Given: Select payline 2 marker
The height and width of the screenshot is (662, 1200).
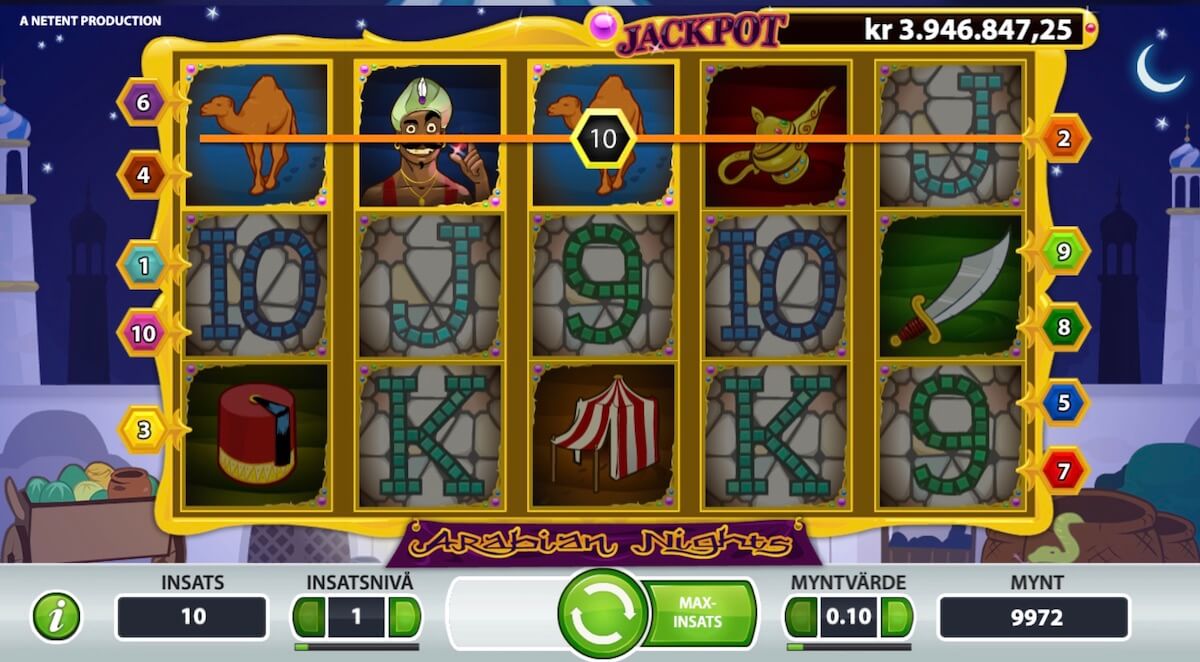Looking at the screenshot, I should [1064, 139].
